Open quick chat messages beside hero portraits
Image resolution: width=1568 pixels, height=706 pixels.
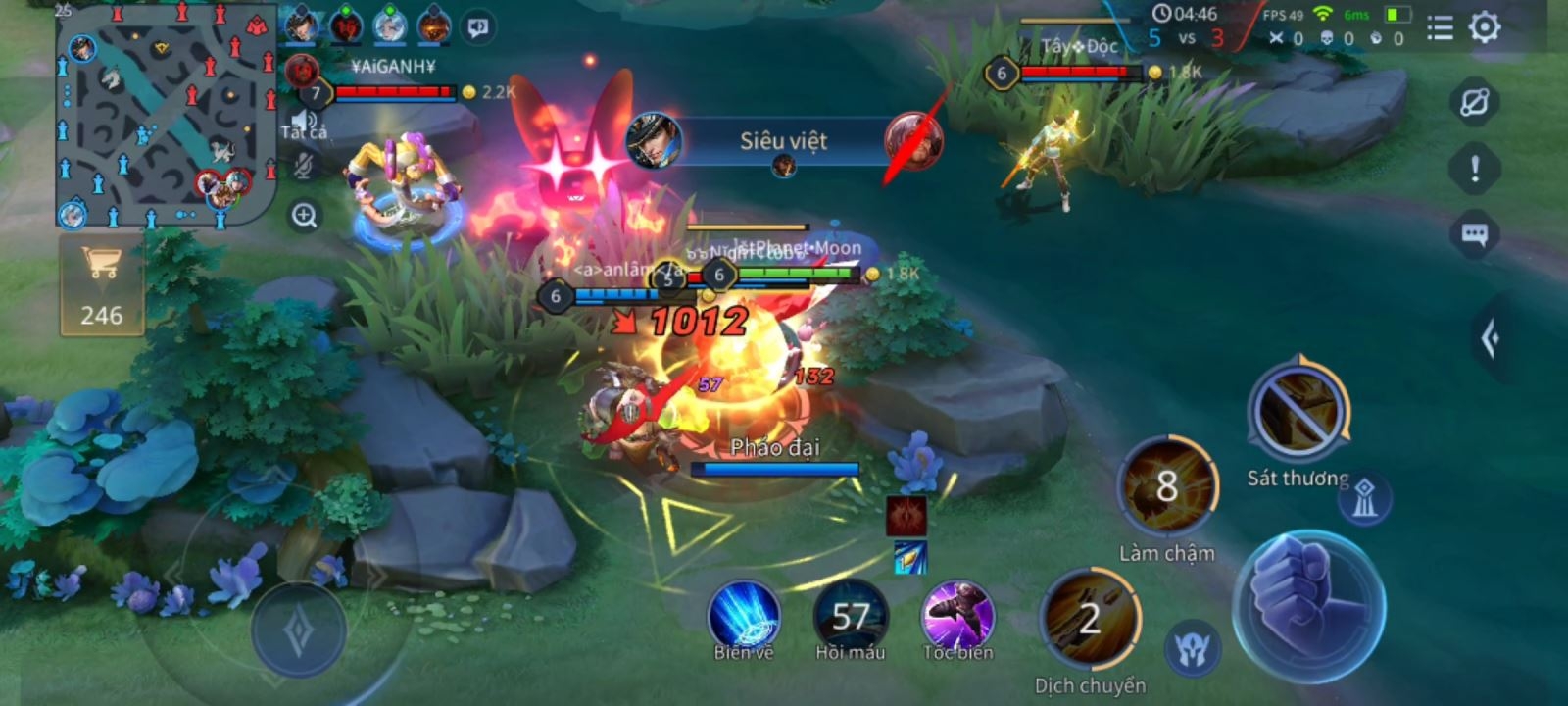click(478, 28)
